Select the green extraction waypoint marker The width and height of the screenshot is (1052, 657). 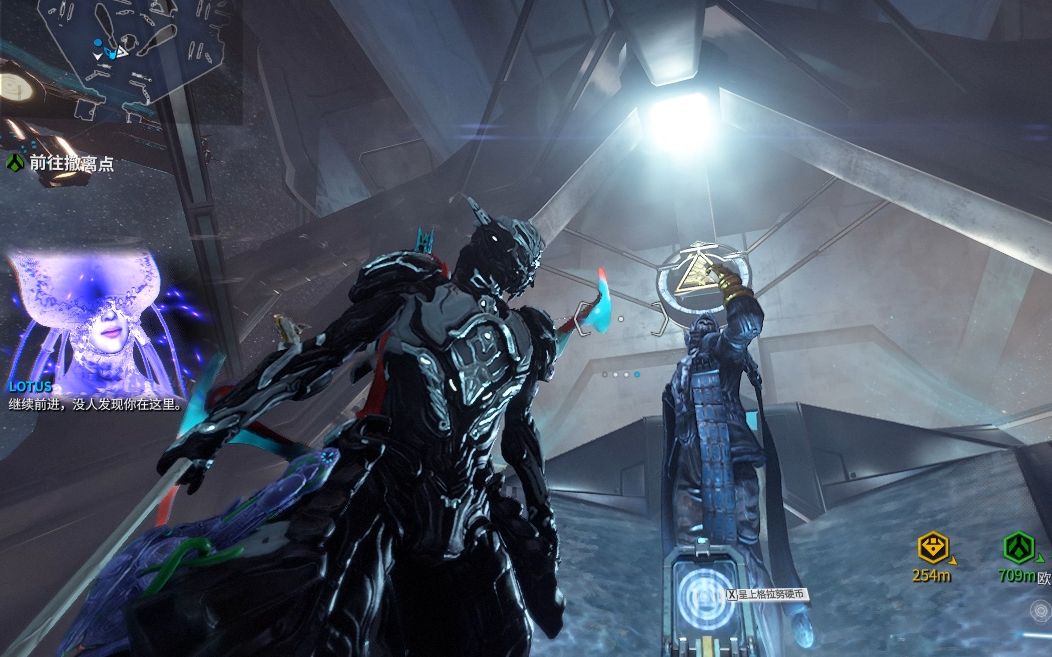pos(1019,547)
